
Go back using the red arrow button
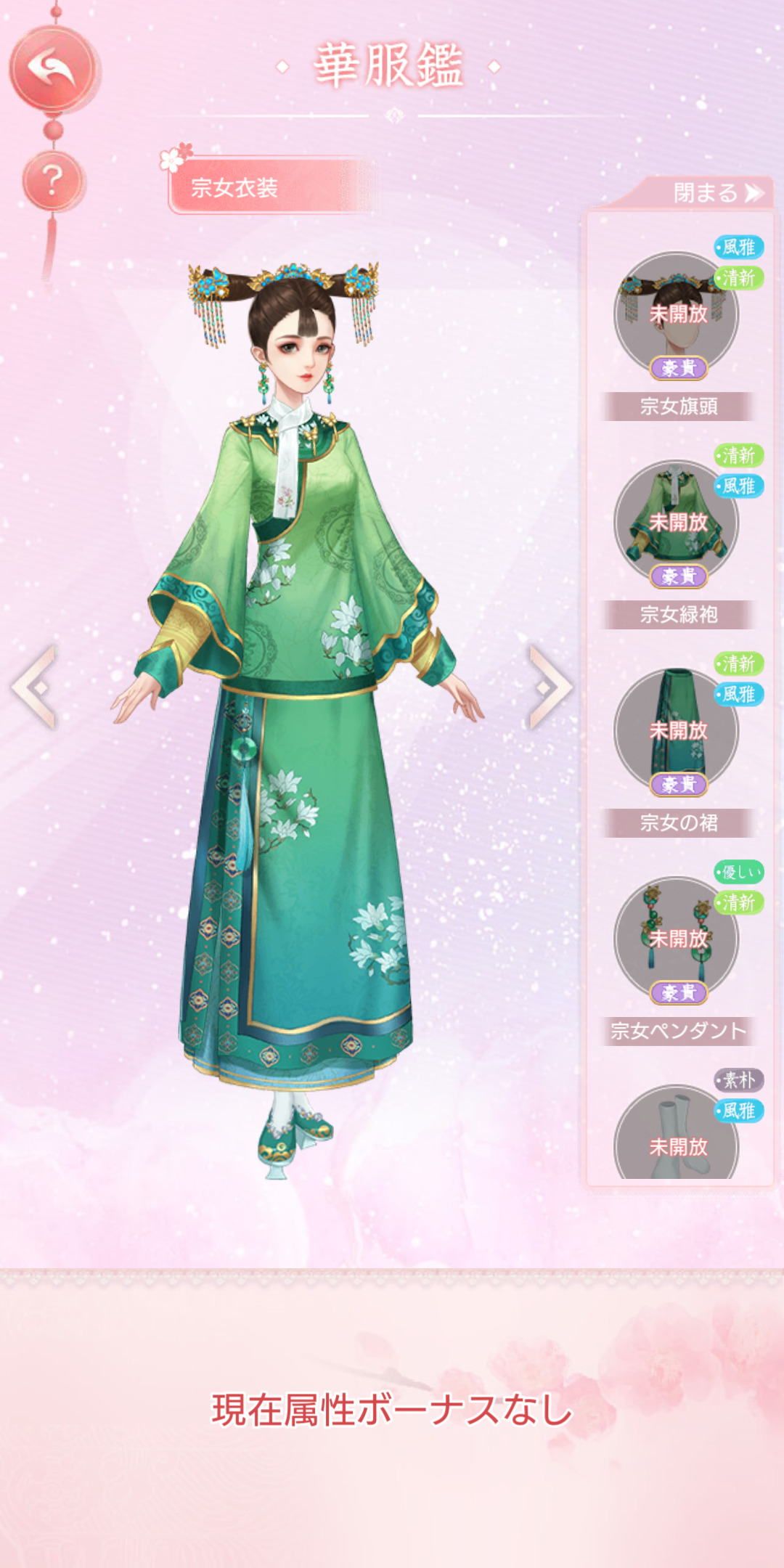click(x=52, y=69)
